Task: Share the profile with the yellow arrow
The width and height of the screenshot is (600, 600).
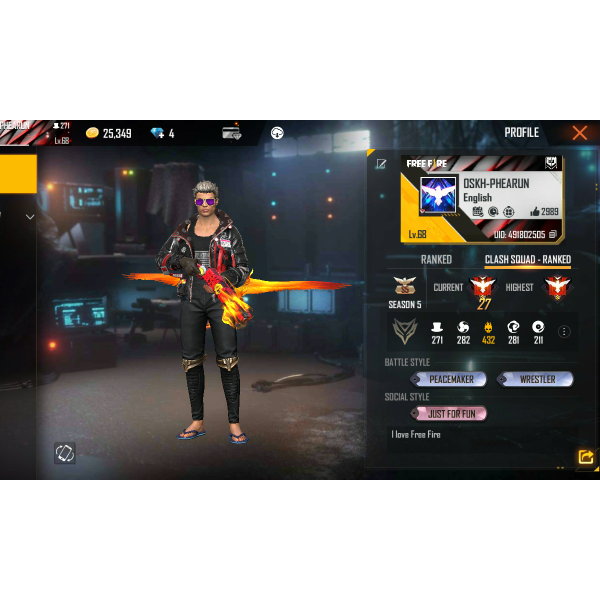Action: pyautogui.click(x=585, y=458)
